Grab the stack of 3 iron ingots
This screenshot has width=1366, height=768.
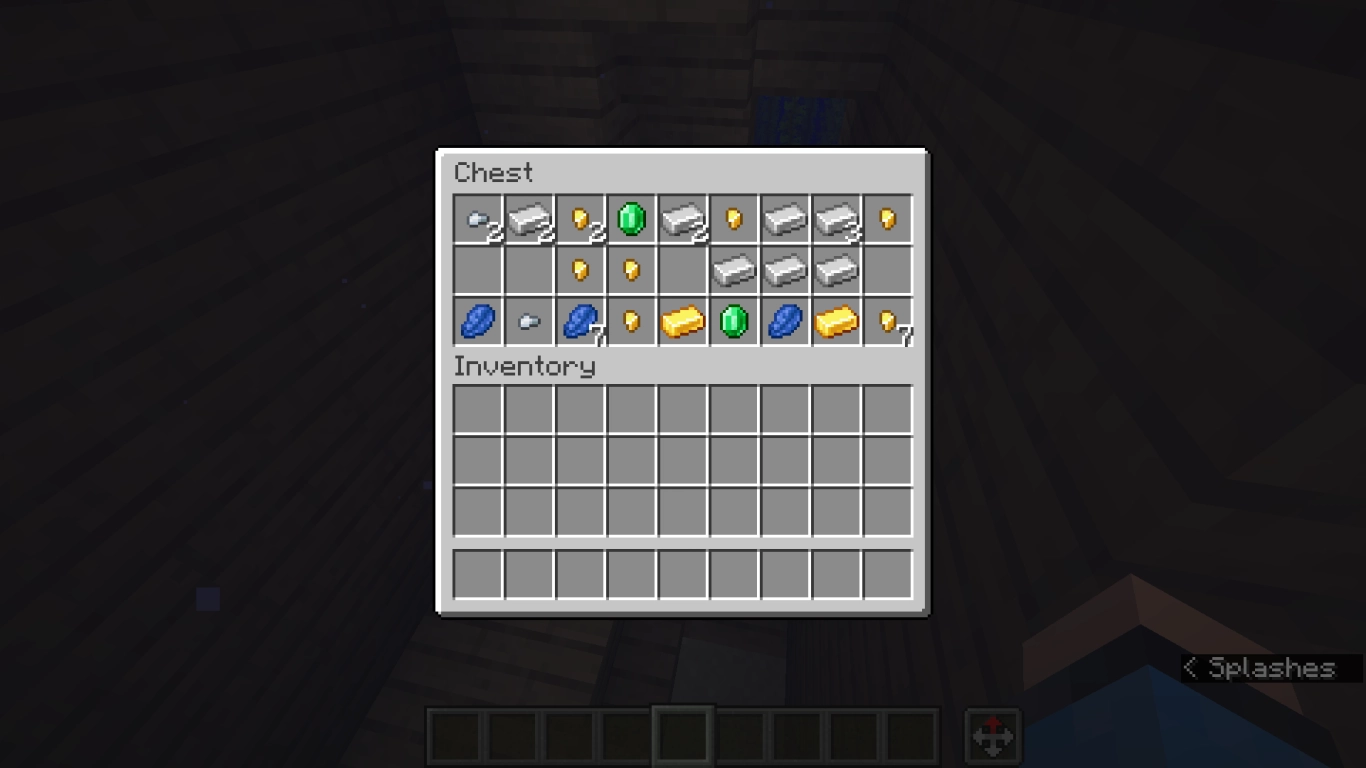pos(837,220)
